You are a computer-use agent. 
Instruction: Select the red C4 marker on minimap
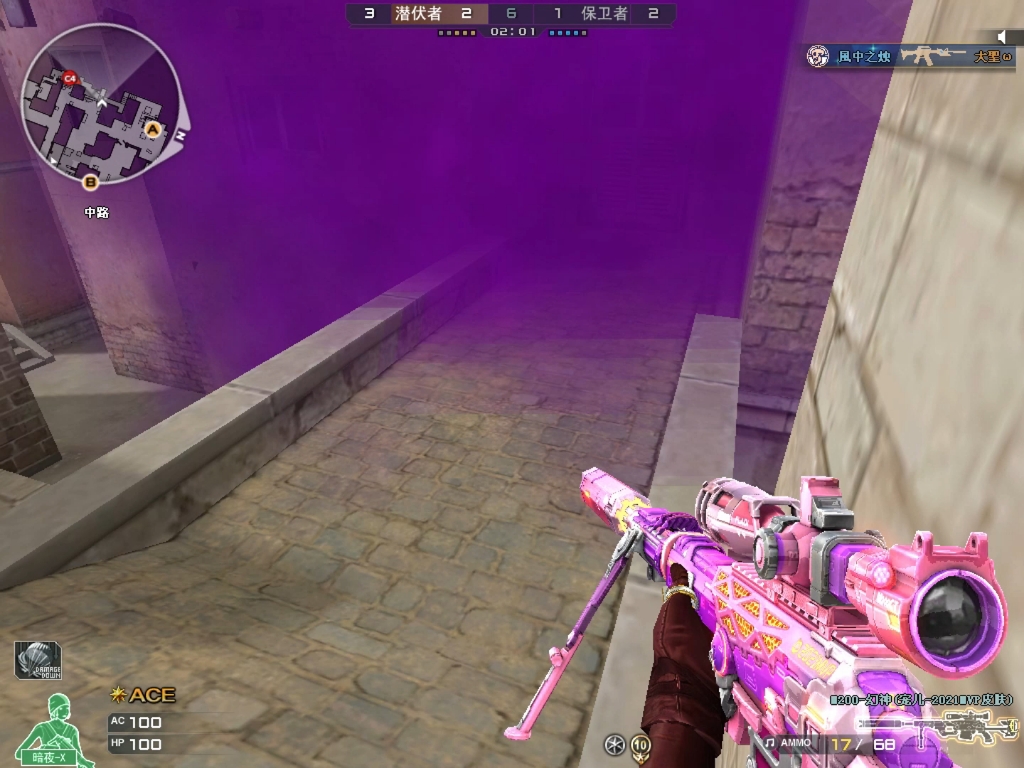click(x=69, y=77)
